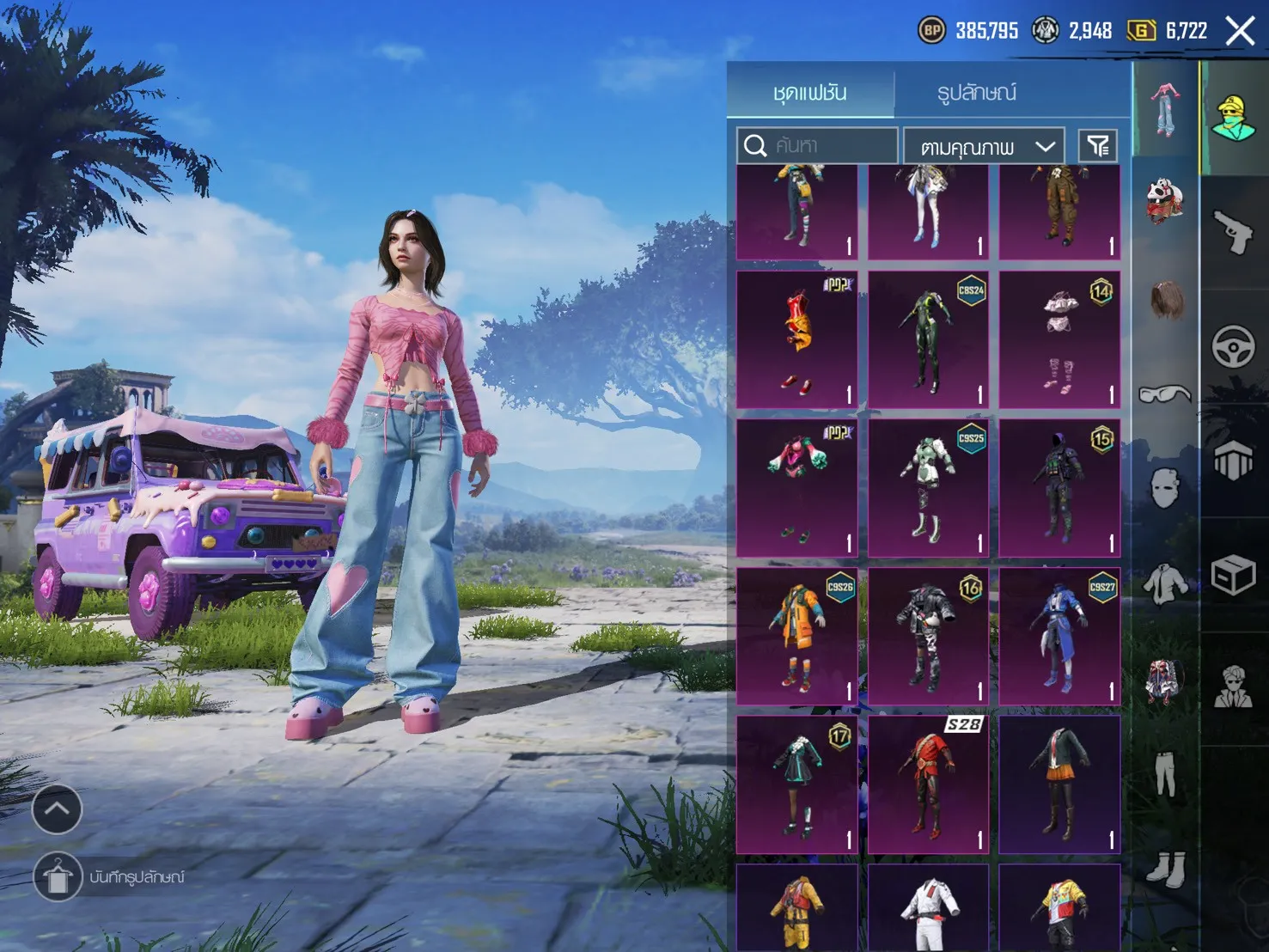
Task: Open the hair category icon
Action: 1165,301
